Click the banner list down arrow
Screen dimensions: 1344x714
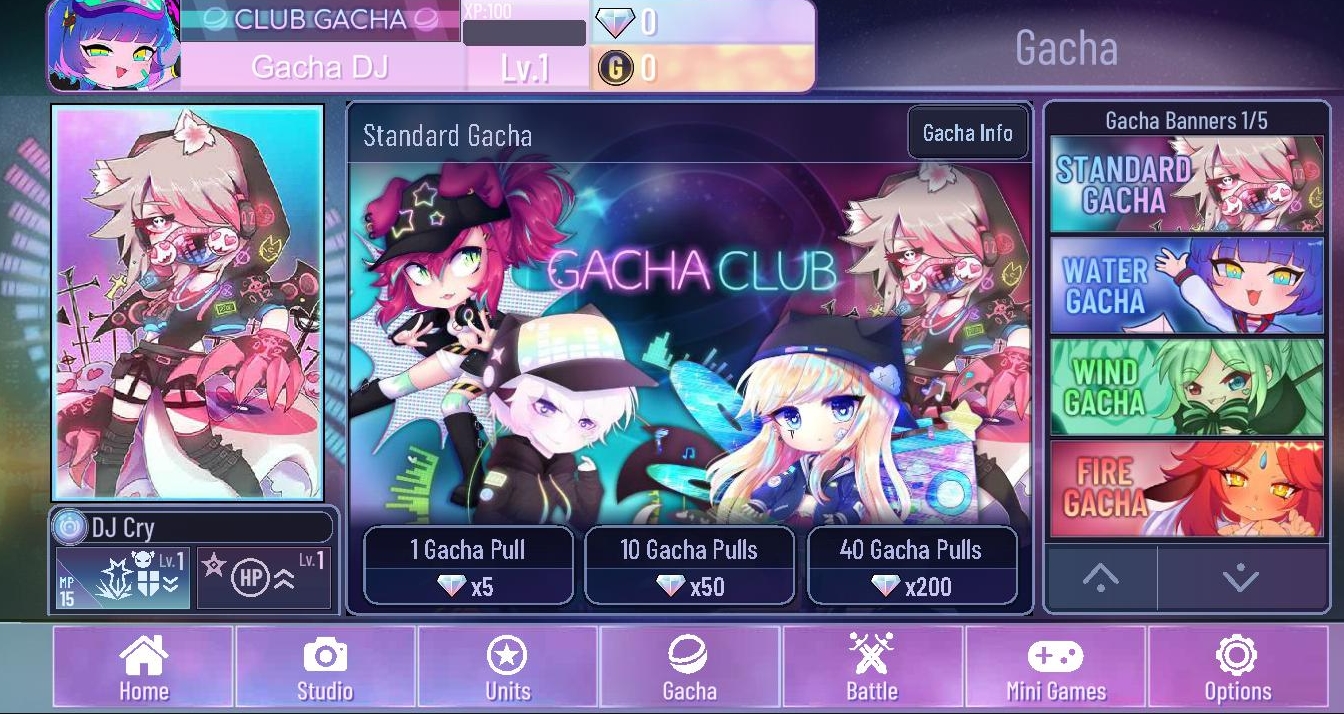tap(1241, 578)
